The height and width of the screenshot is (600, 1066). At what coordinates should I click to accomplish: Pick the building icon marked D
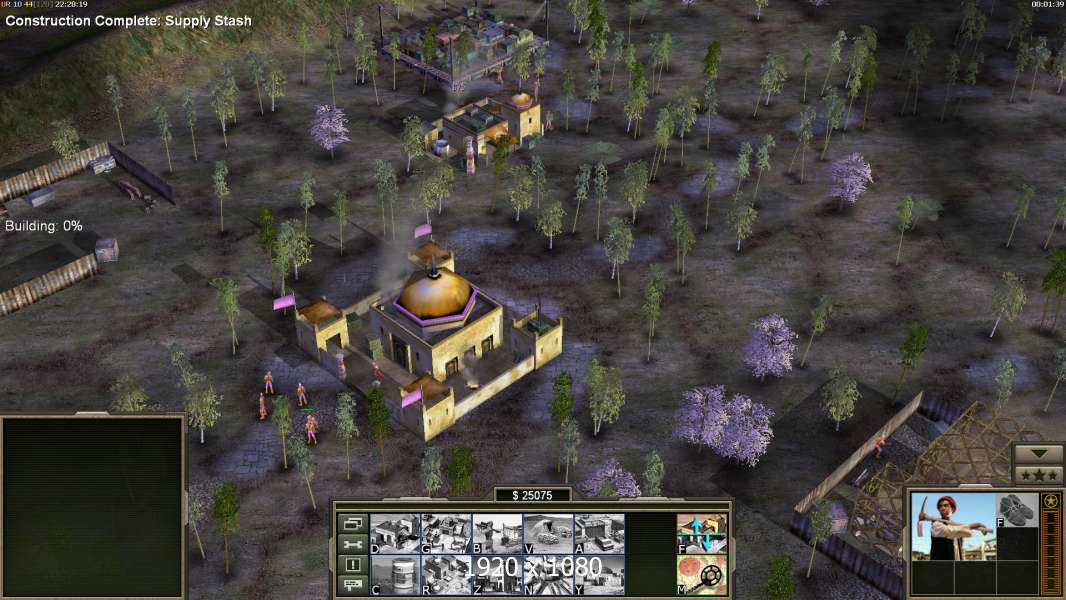click(395, 534)
